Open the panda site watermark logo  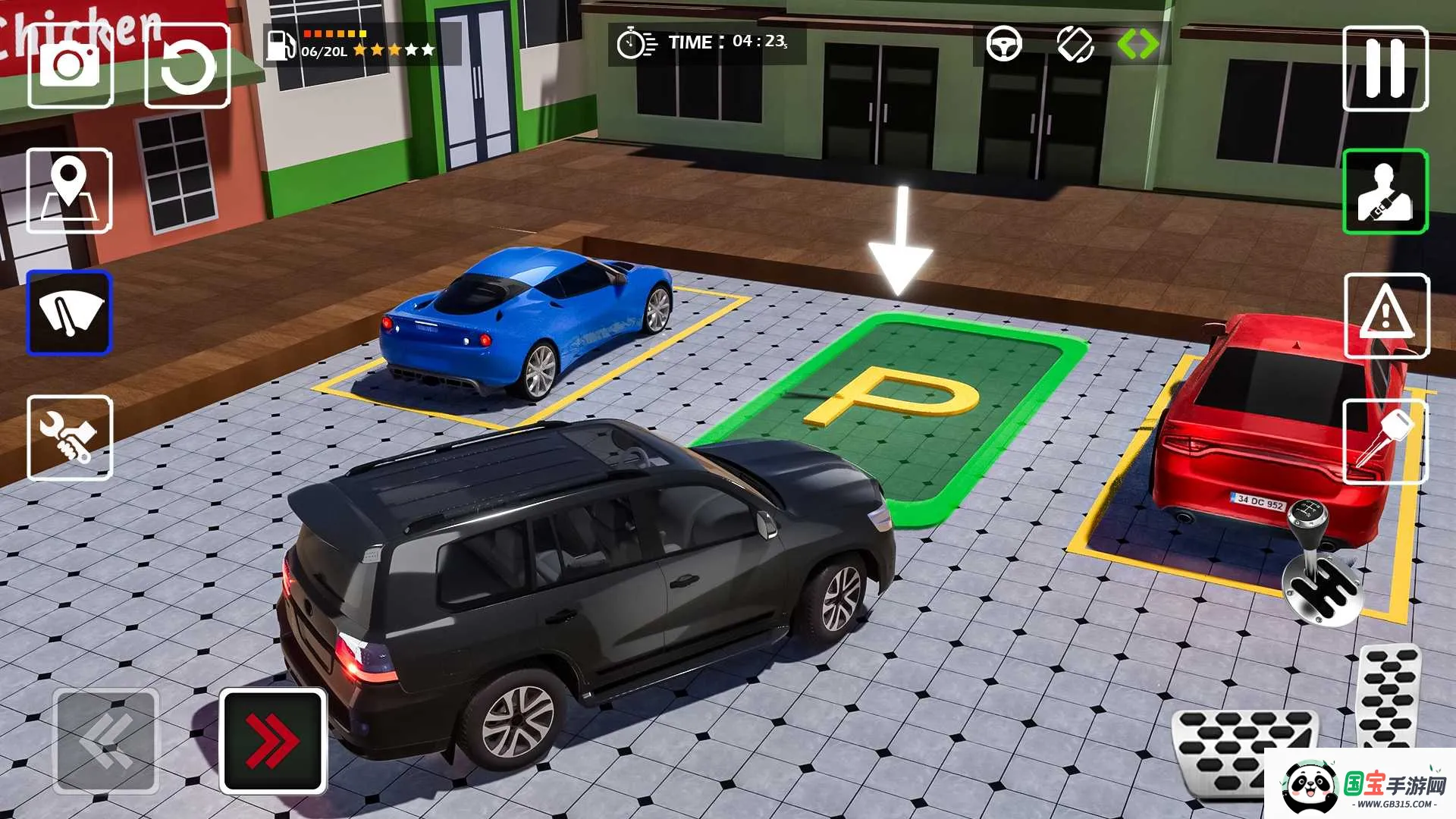click(x=1359, y=785)
